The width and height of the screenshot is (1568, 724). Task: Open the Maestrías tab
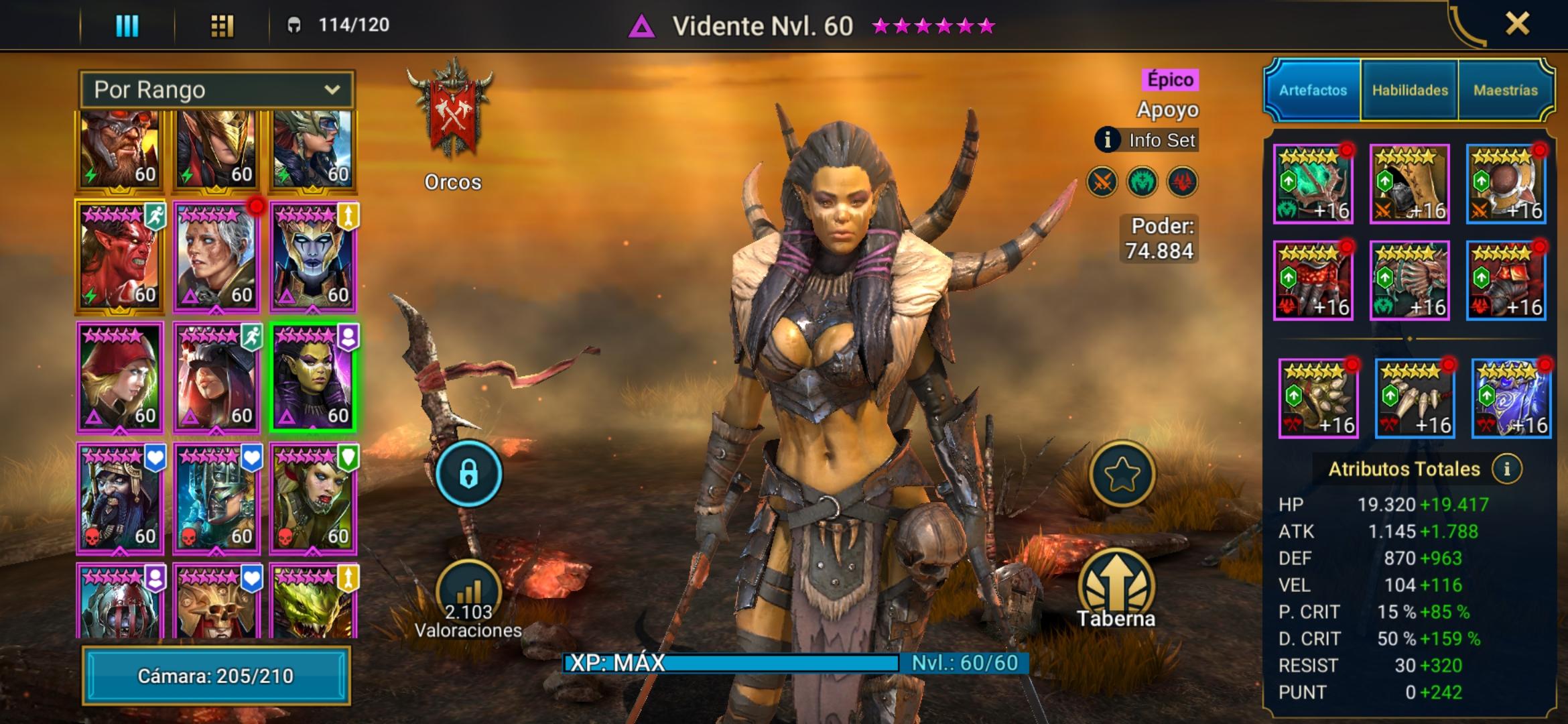tap(1505, 90)
